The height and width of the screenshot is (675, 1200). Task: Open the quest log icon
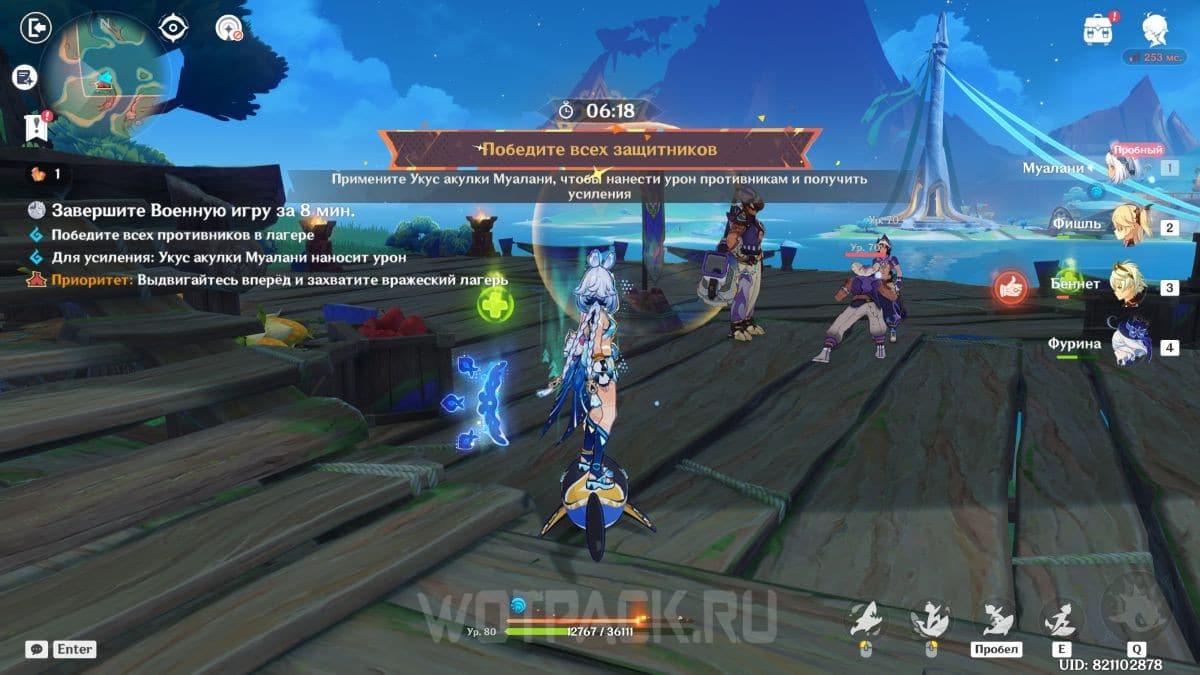pos(24,76)
